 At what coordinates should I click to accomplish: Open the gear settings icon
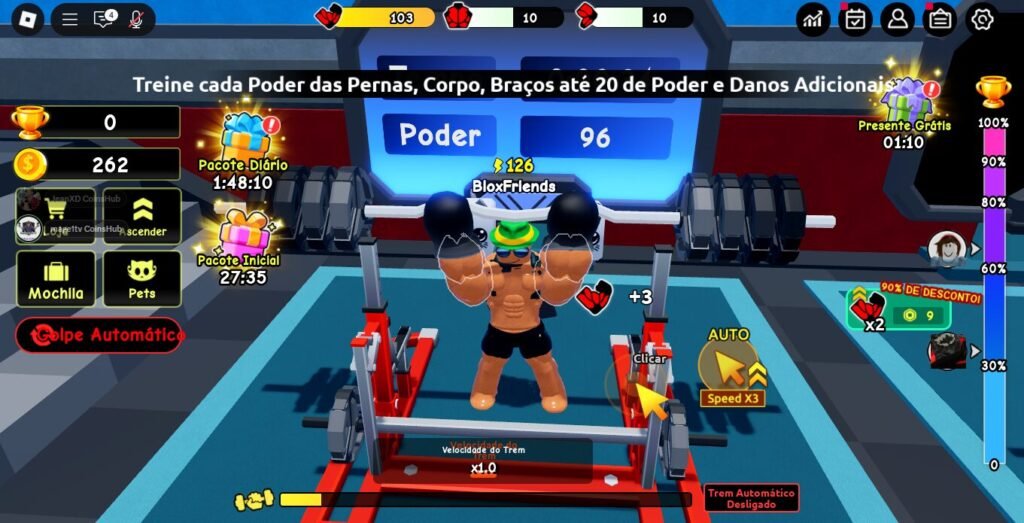[982, 19]
